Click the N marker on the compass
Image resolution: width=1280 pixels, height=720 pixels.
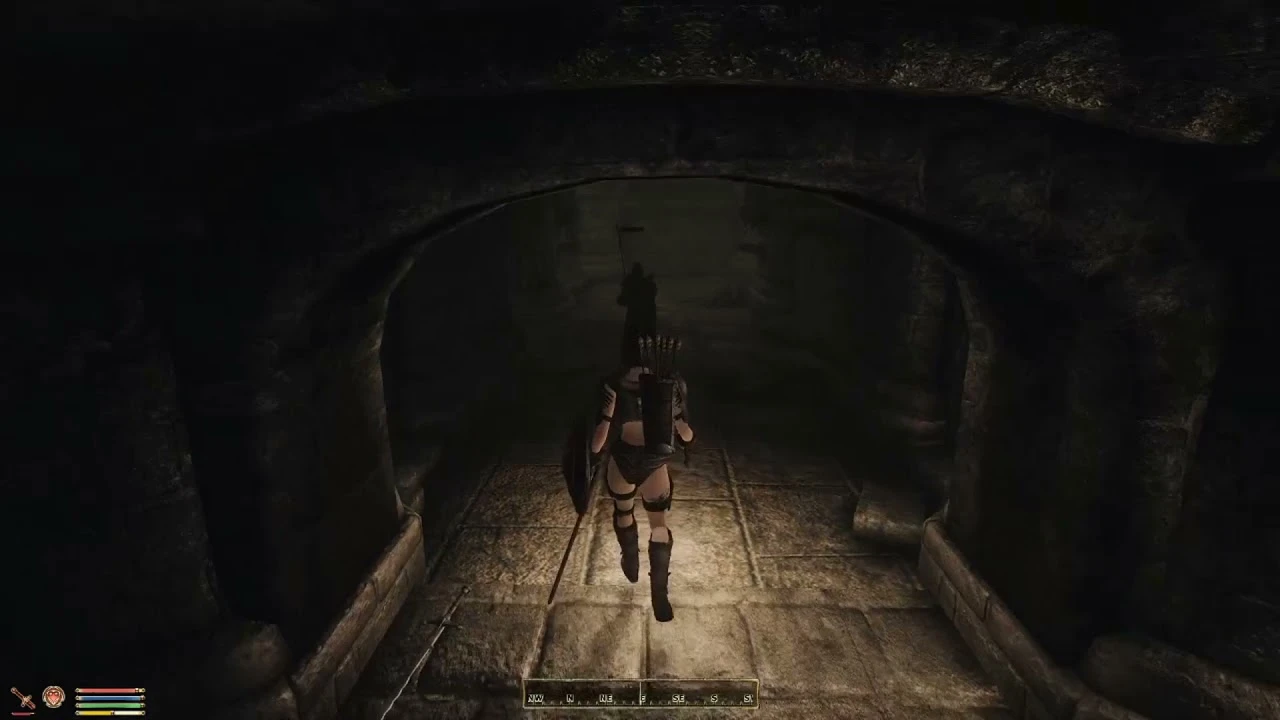click(570, 697)
